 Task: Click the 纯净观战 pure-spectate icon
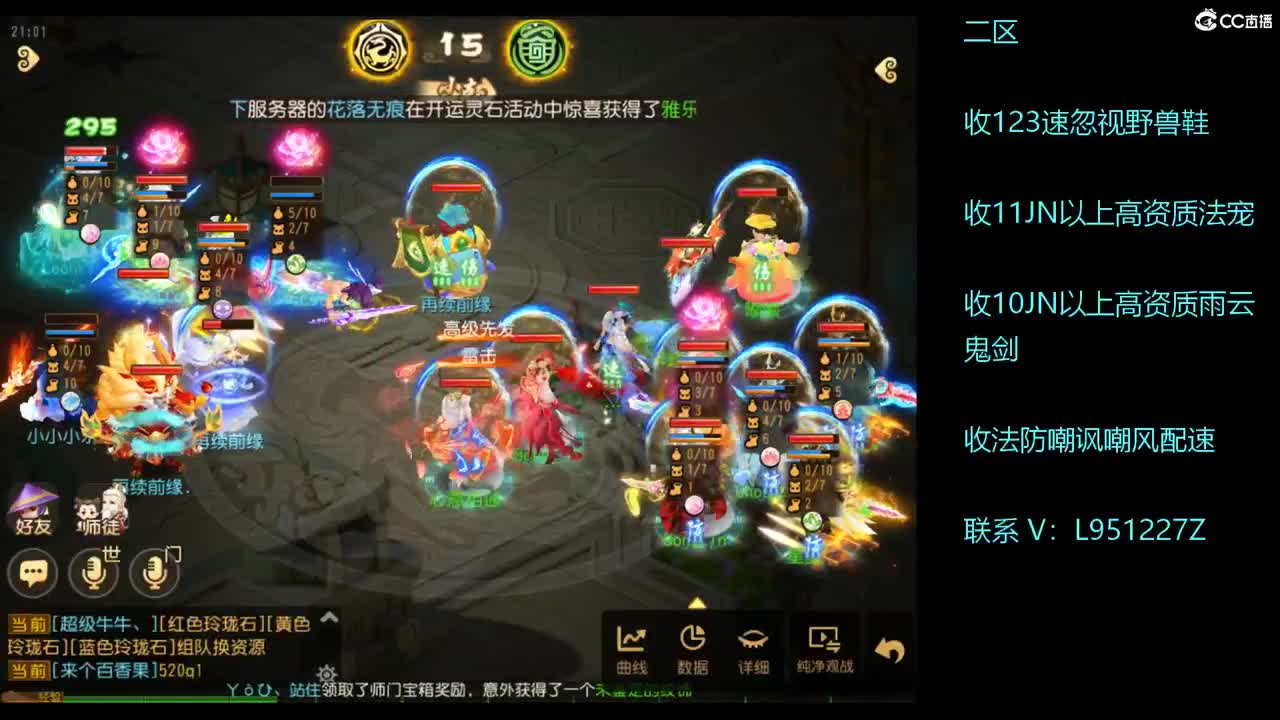(x=825, y=646)
